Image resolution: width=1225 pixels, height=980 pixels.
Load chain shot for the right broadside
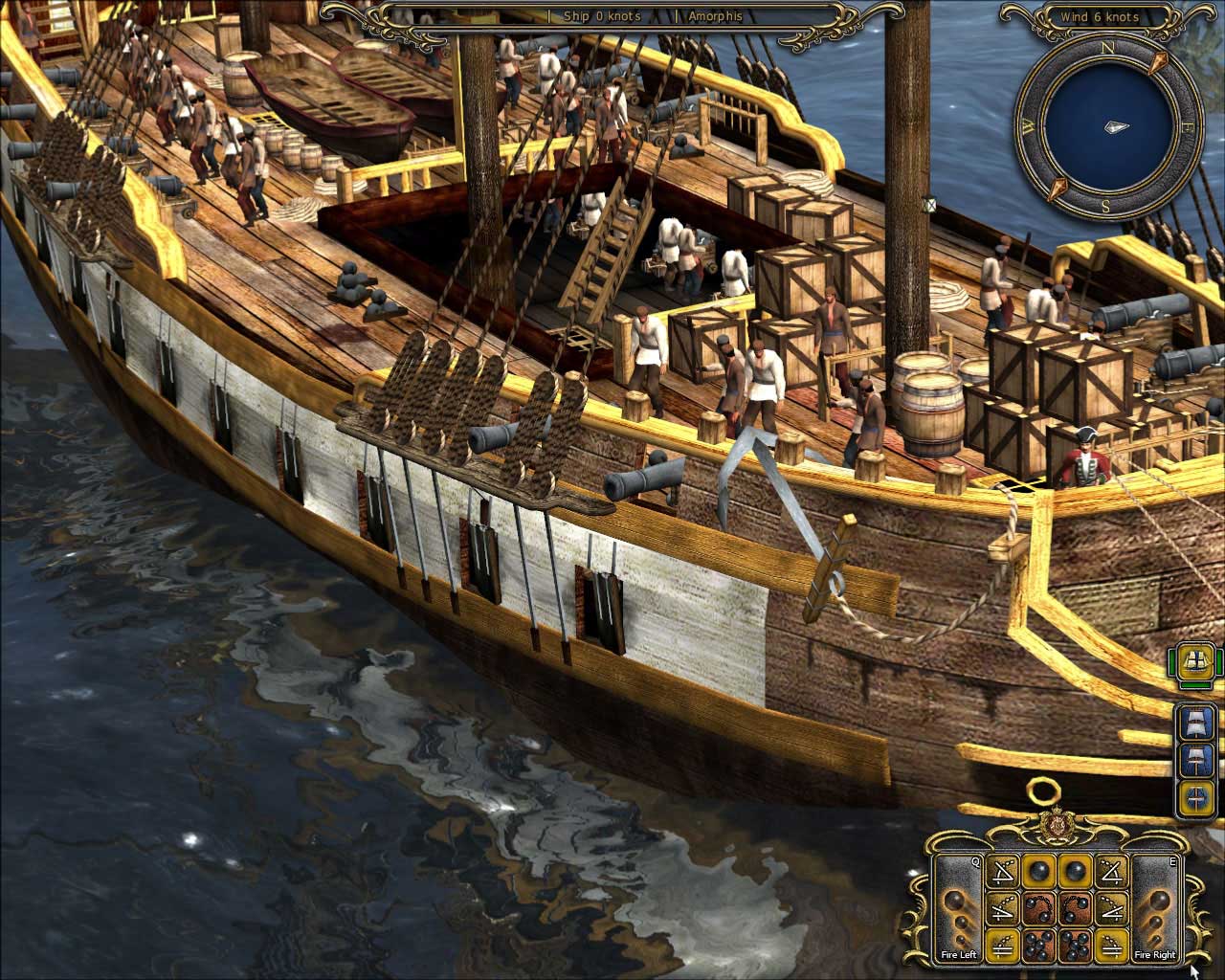point(1074,908)
